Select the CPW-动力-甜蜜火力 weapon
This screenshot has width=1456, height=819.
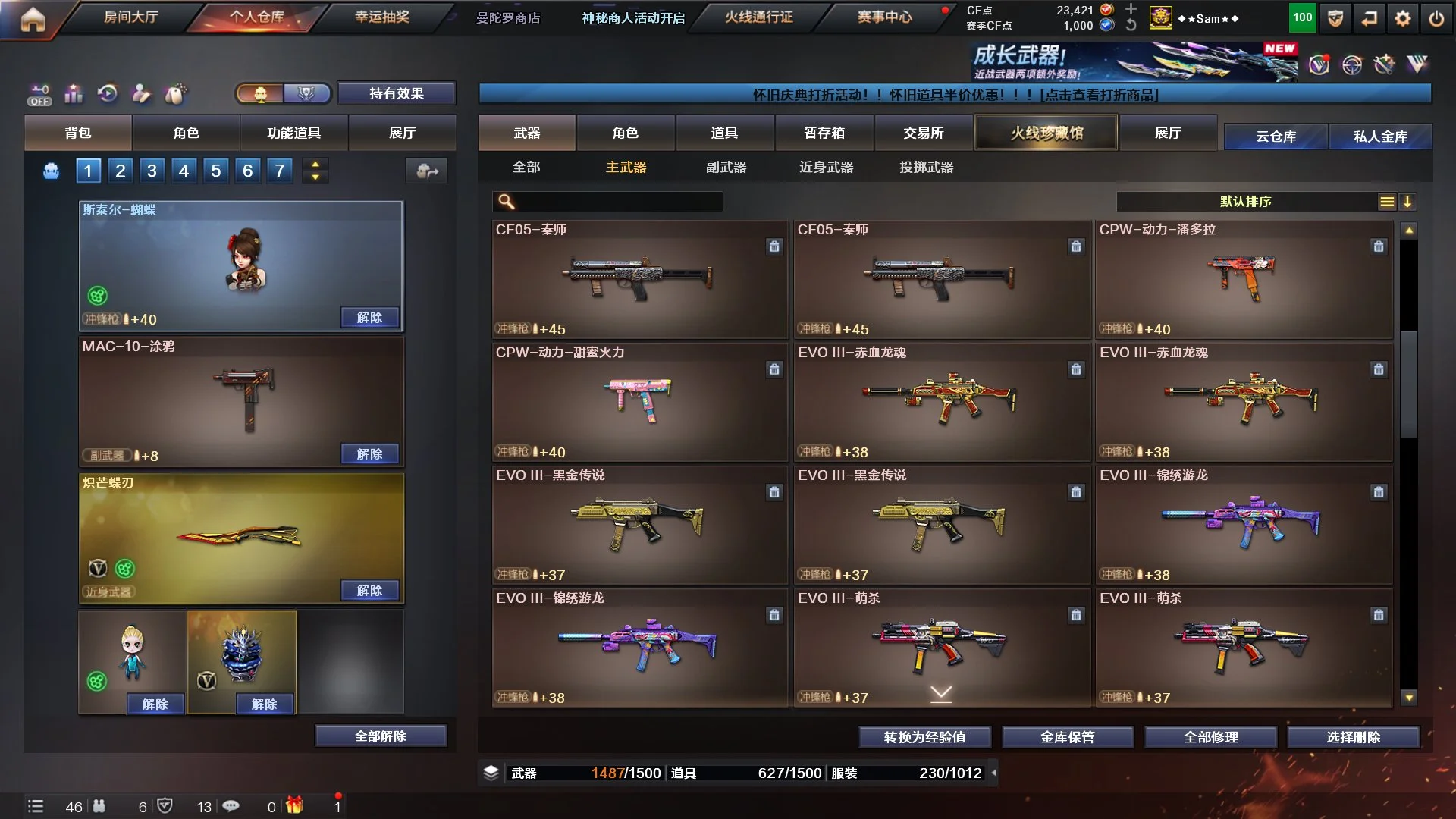tap(639, 402)
